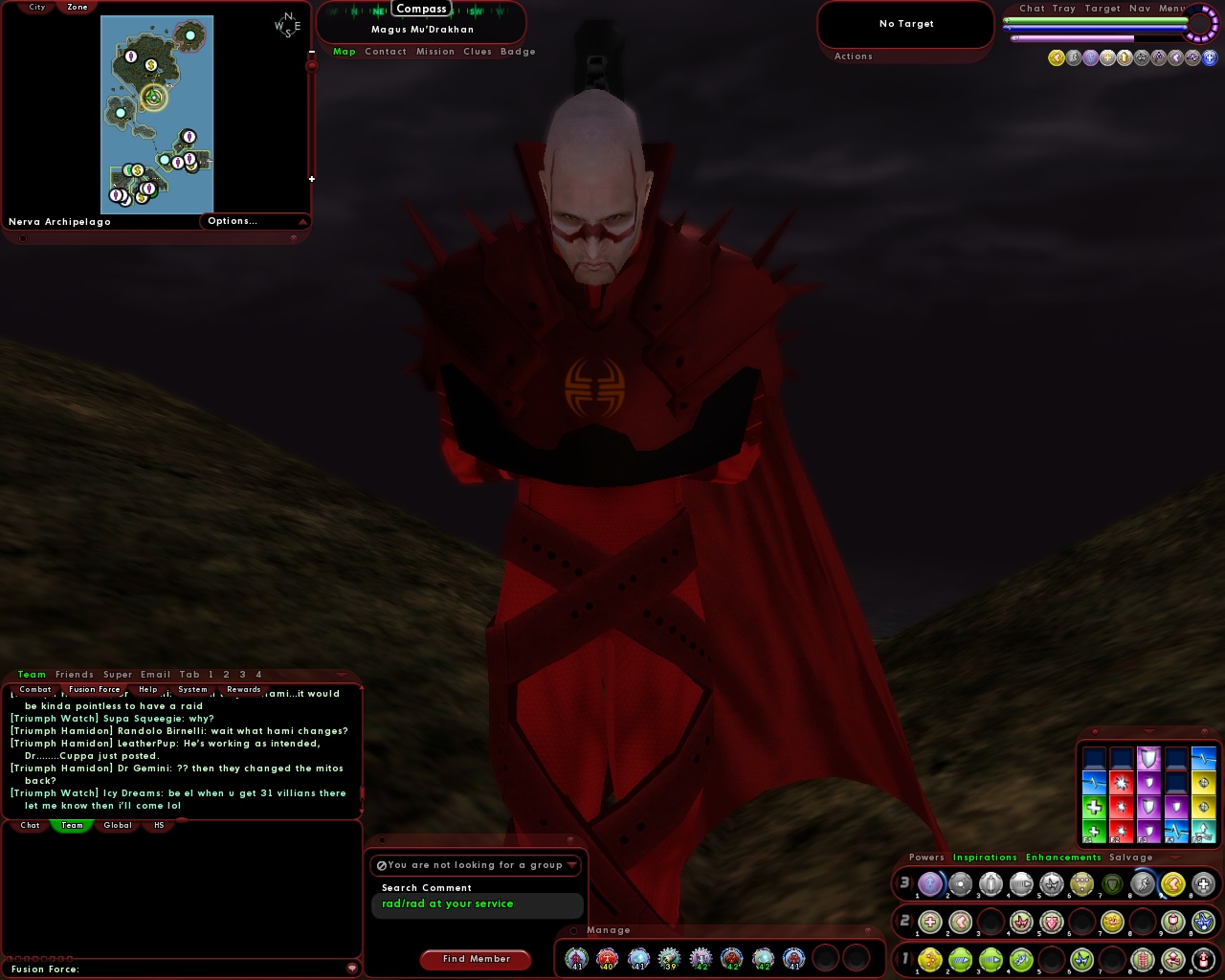Activate the purple shield inspiration under F3

coord(1148,805)
